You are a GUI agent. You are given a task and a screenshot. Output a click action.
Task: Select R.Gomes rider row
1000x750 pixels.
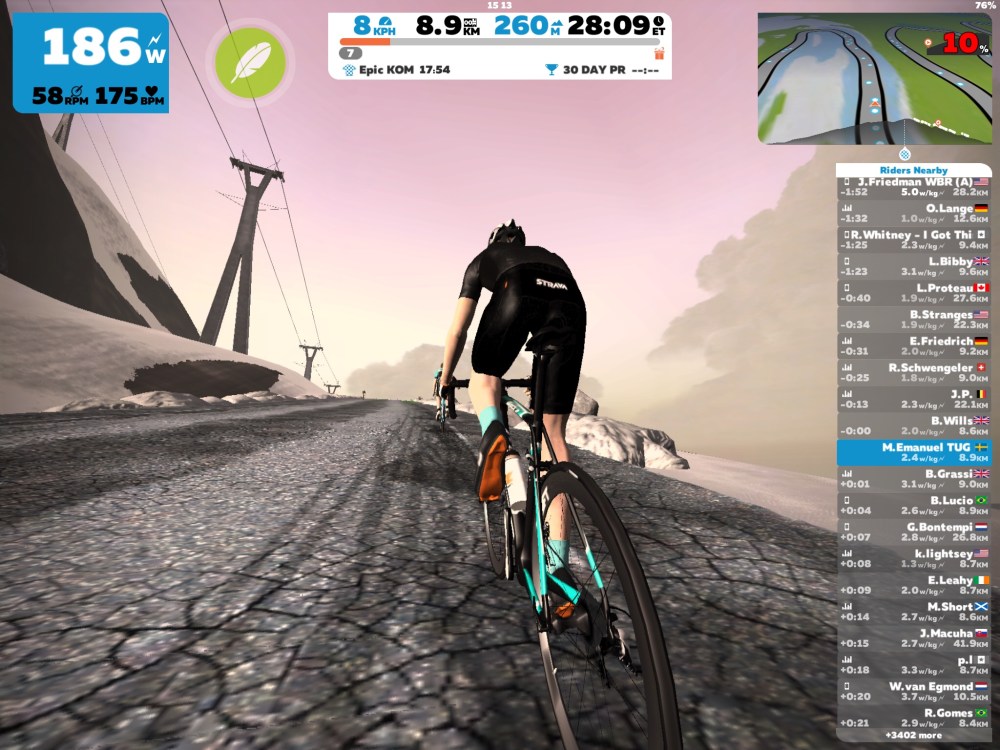[x=913, y=718]
